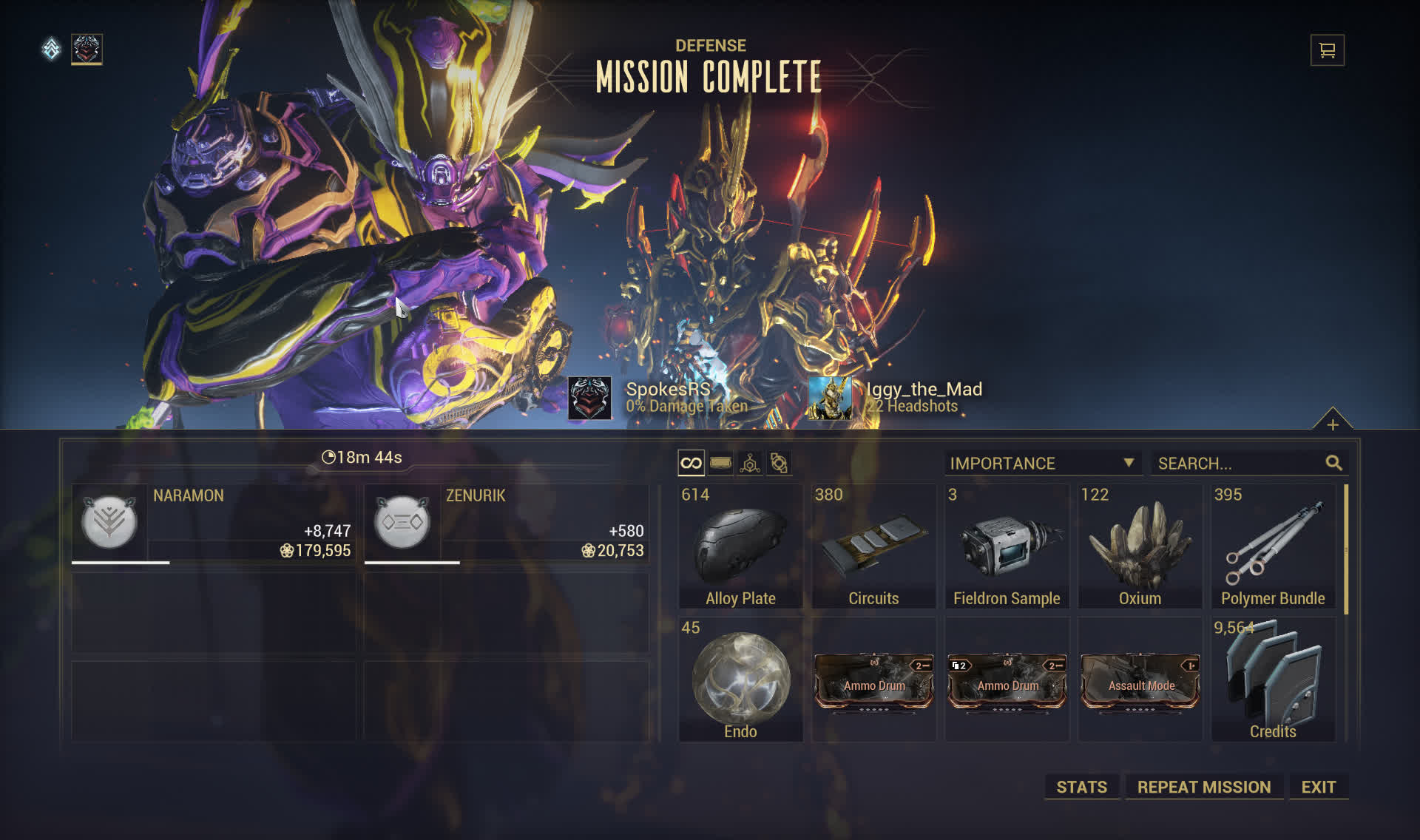The image size is (1420, 840).
Task: Select the Alloy Plate reward tile
Action: (x=740, y=547)
